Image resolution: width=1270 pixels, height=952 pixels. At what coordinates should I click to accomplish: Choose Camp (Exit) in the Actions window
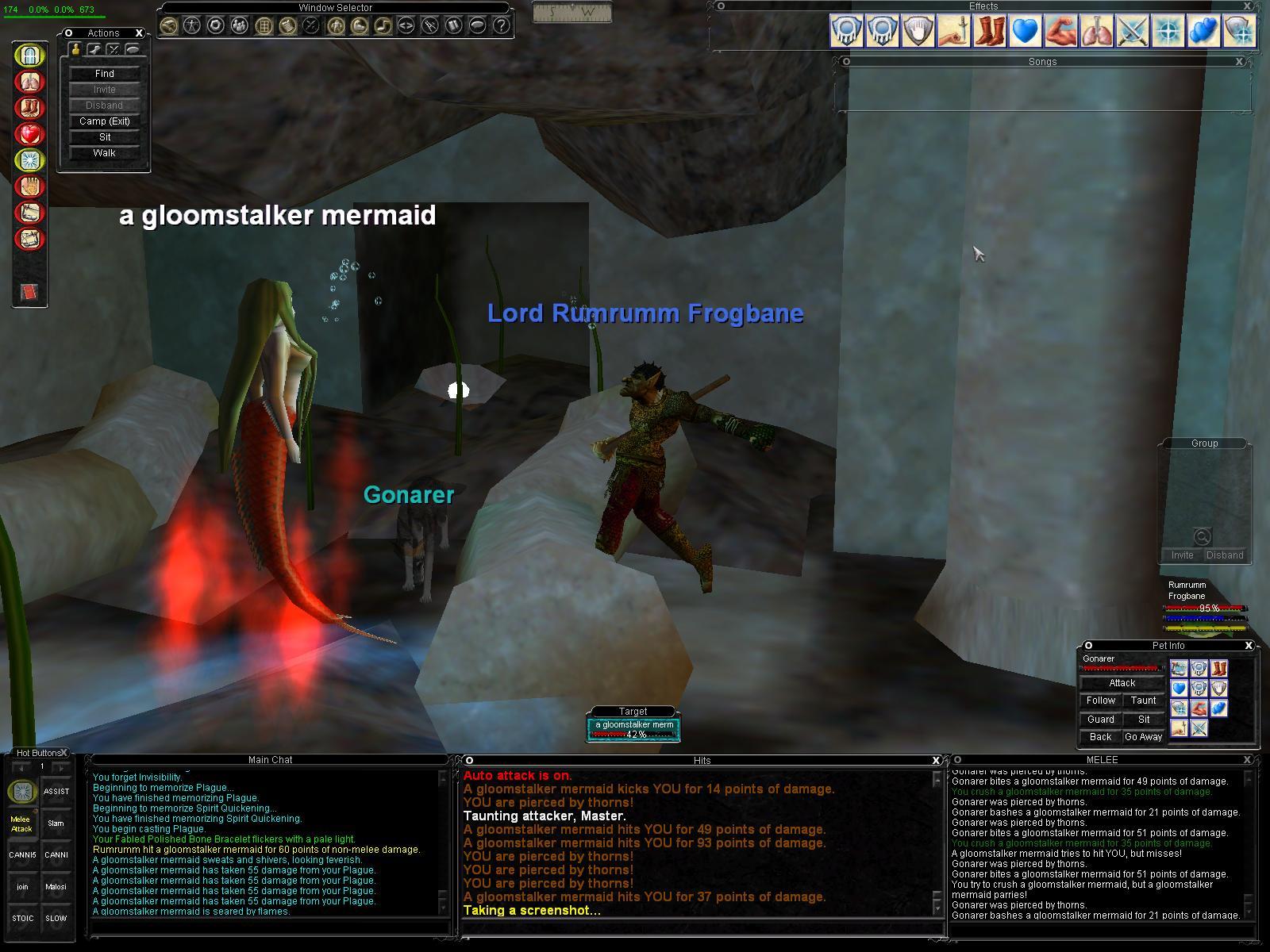click(104, 121)
